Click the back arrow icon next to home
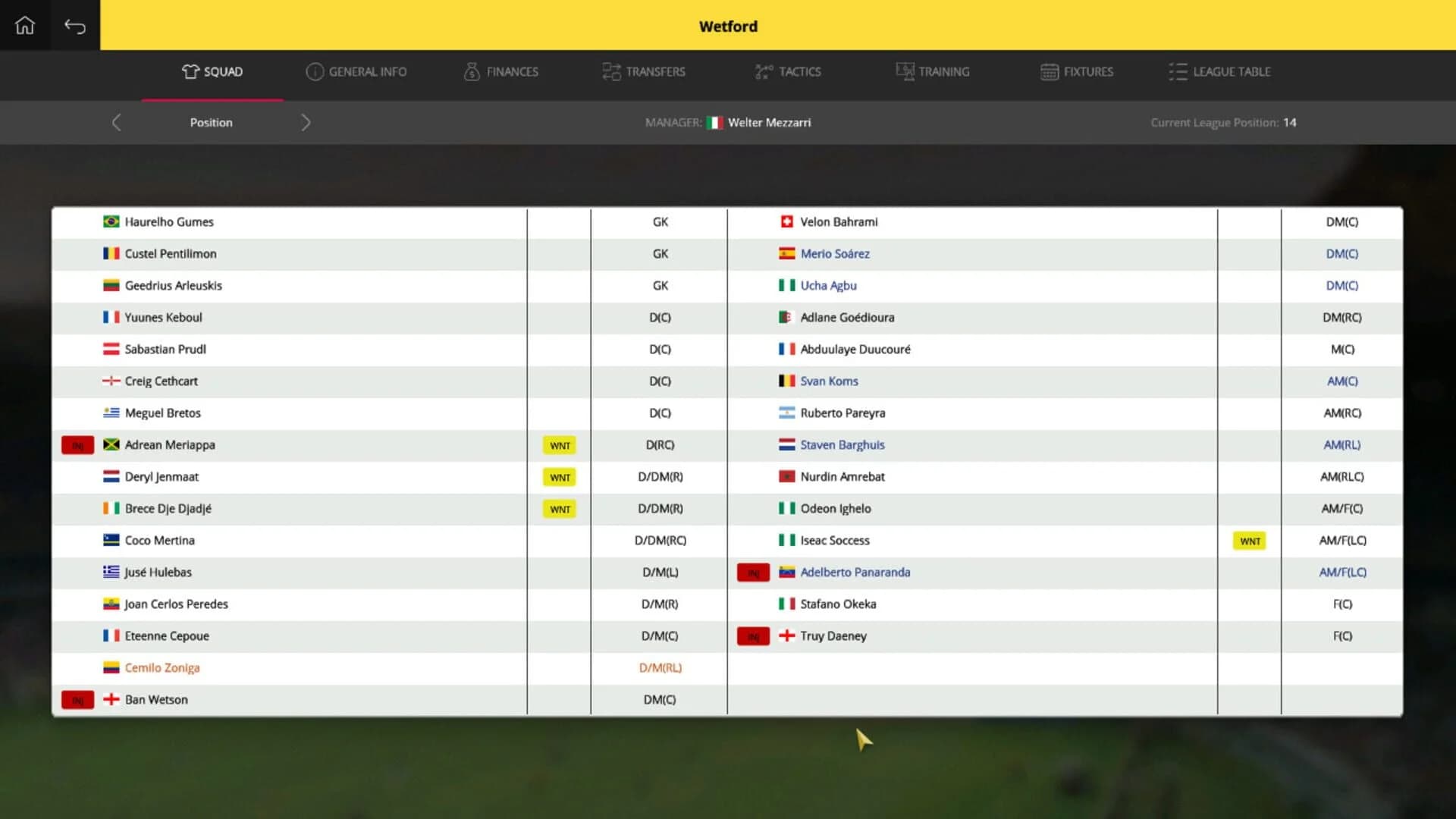 click(75, 25)
